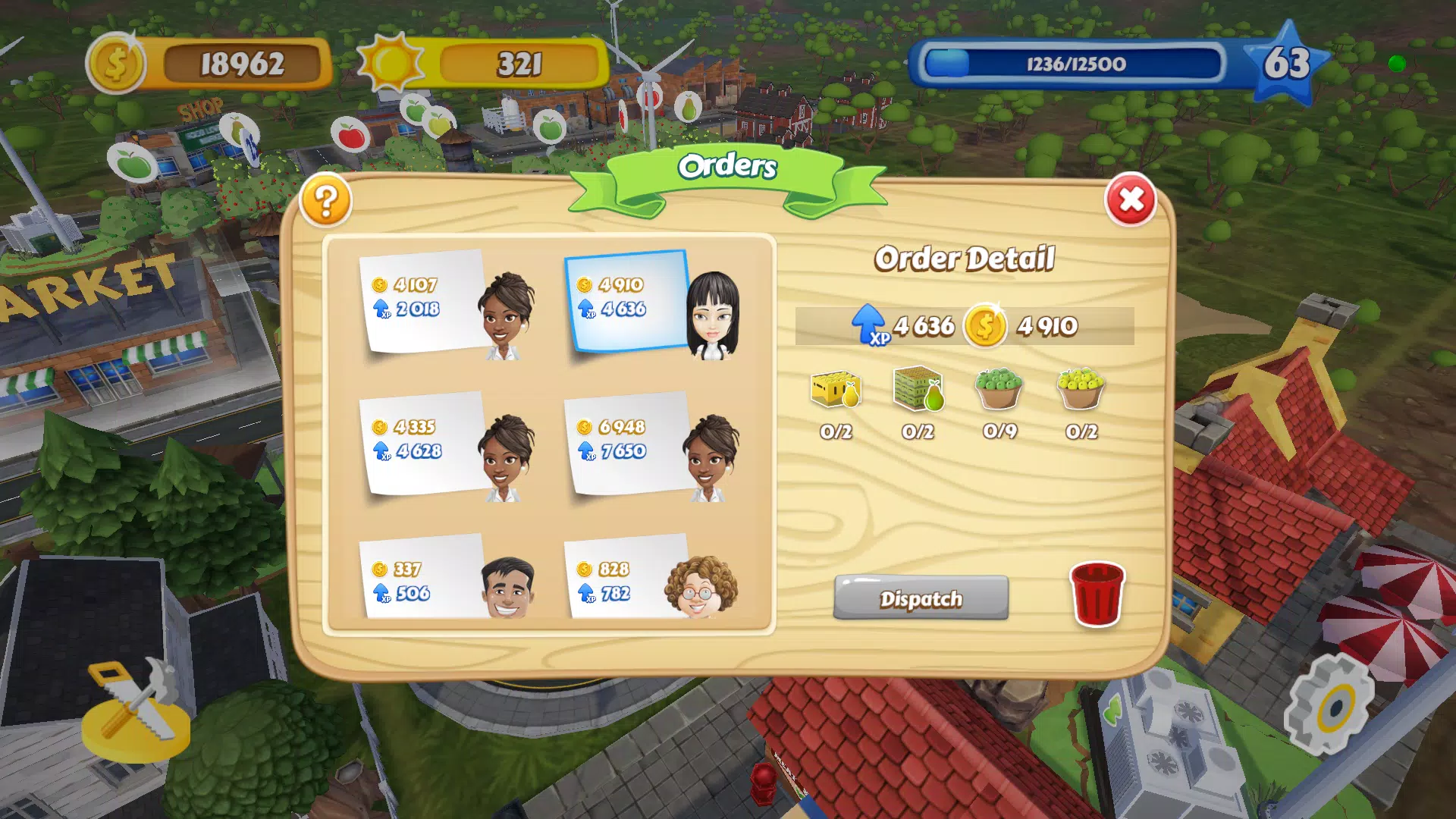Screen dimensions: 1456x819
Task: Select the green apple basket requirement
Action: (x=999, y=390)
